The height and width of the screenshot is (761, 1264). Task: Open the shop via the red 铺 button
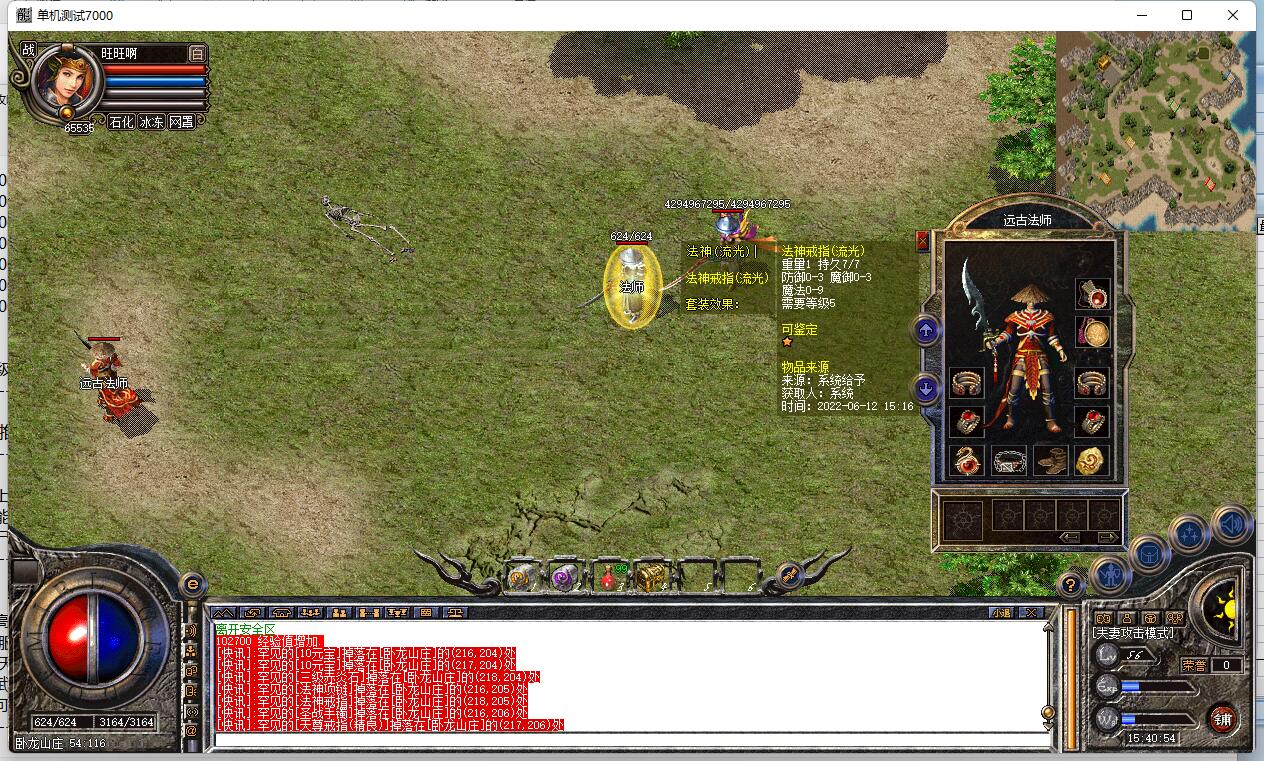1222,717
